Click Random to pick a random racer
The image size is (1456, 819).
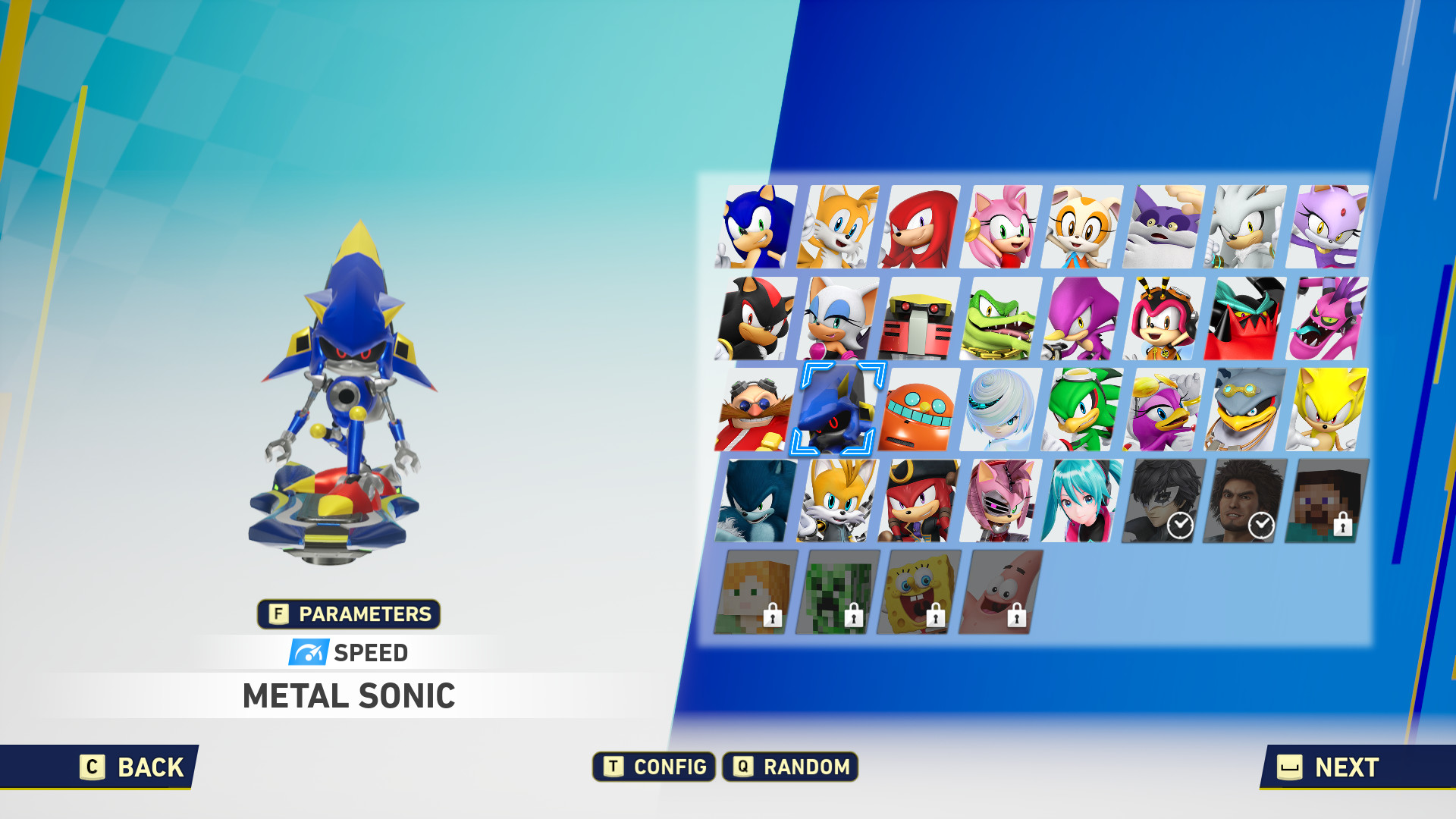point(791,767)
